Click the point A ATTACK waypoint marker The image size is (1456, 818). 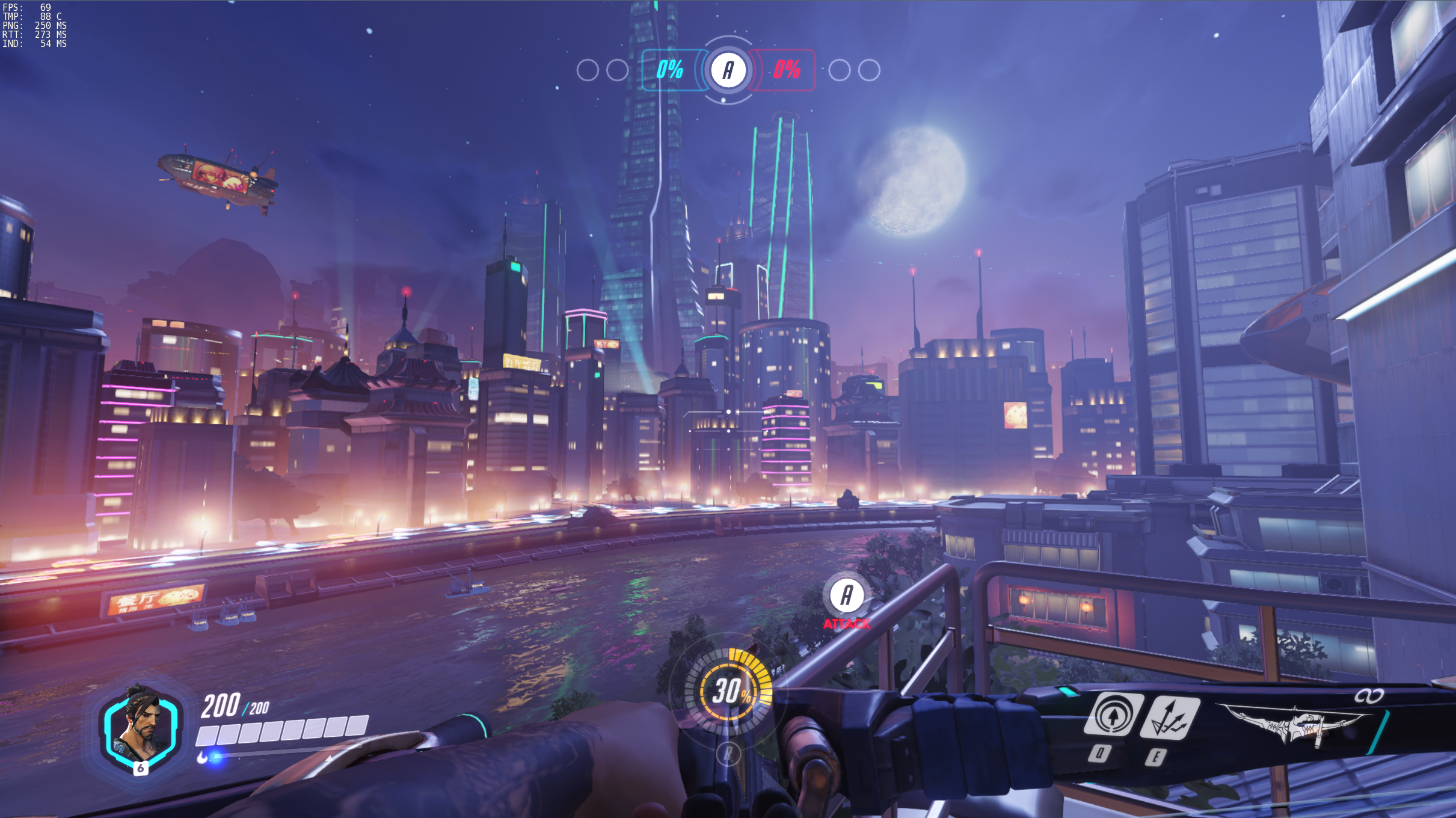(846, 595)
